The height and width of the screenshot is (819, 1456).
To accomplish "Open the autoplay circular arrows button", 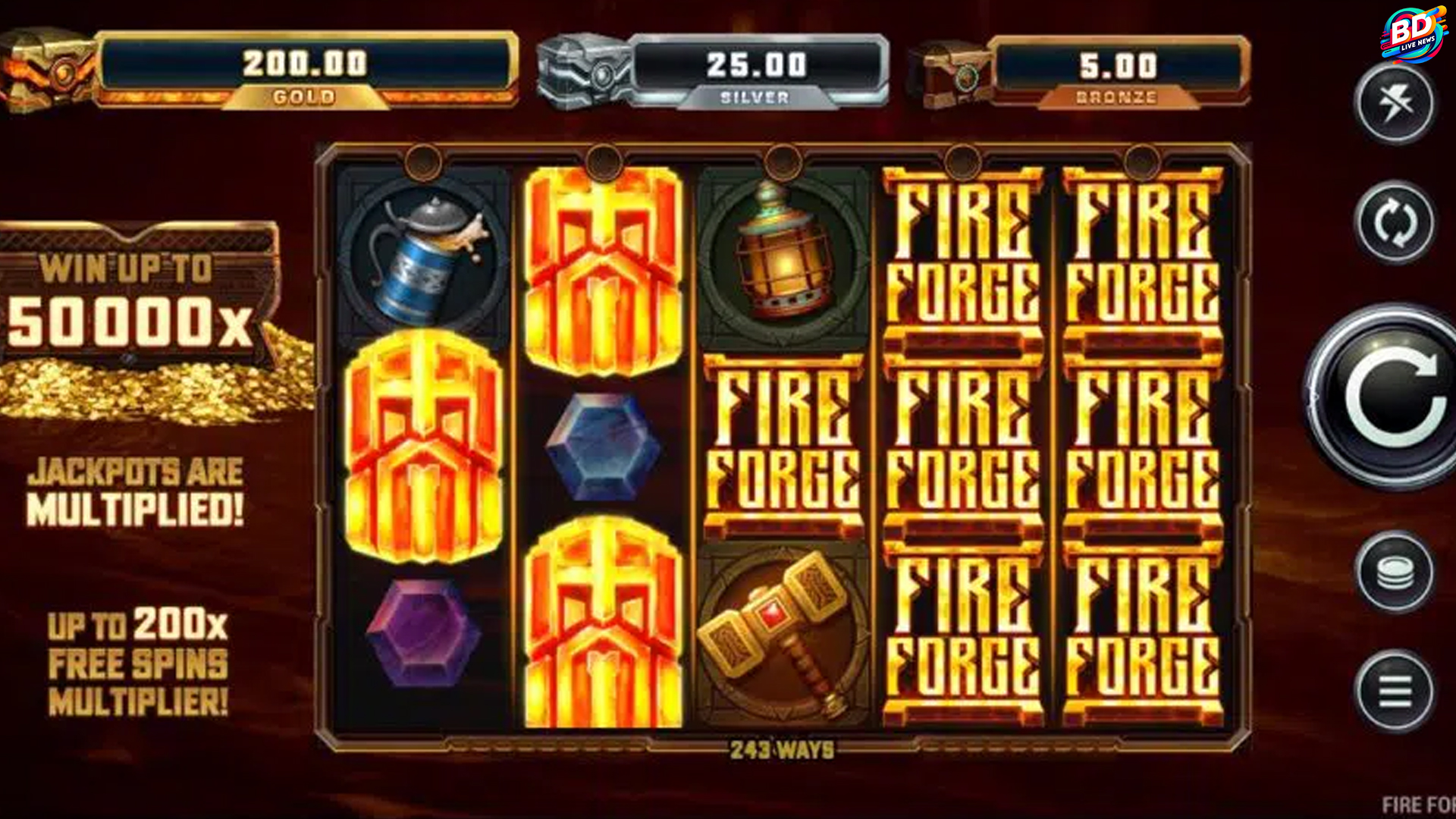I will [1395, 222].
